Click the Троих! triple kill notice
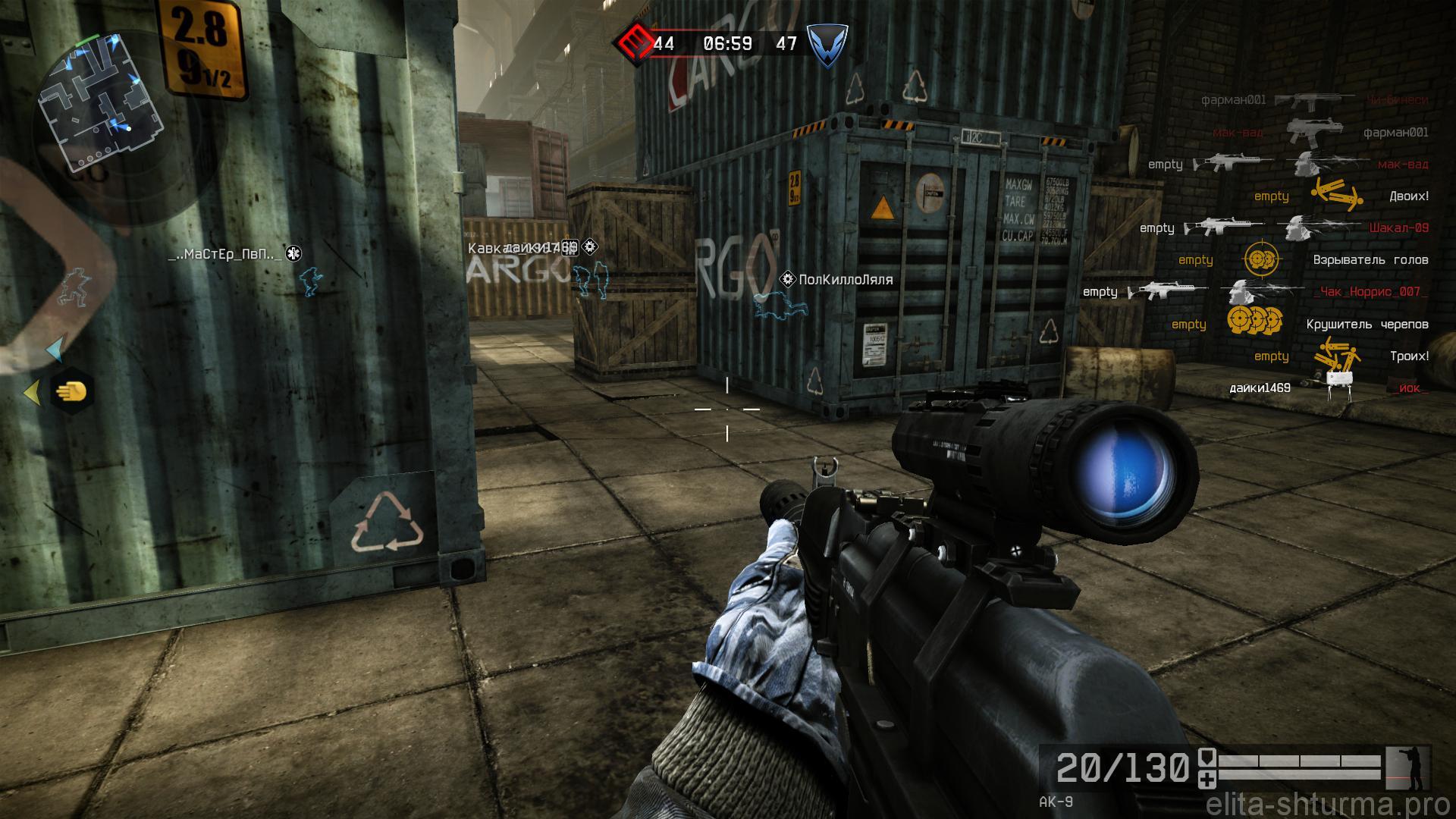The image size is (1456, 819). click(1408, 356)
